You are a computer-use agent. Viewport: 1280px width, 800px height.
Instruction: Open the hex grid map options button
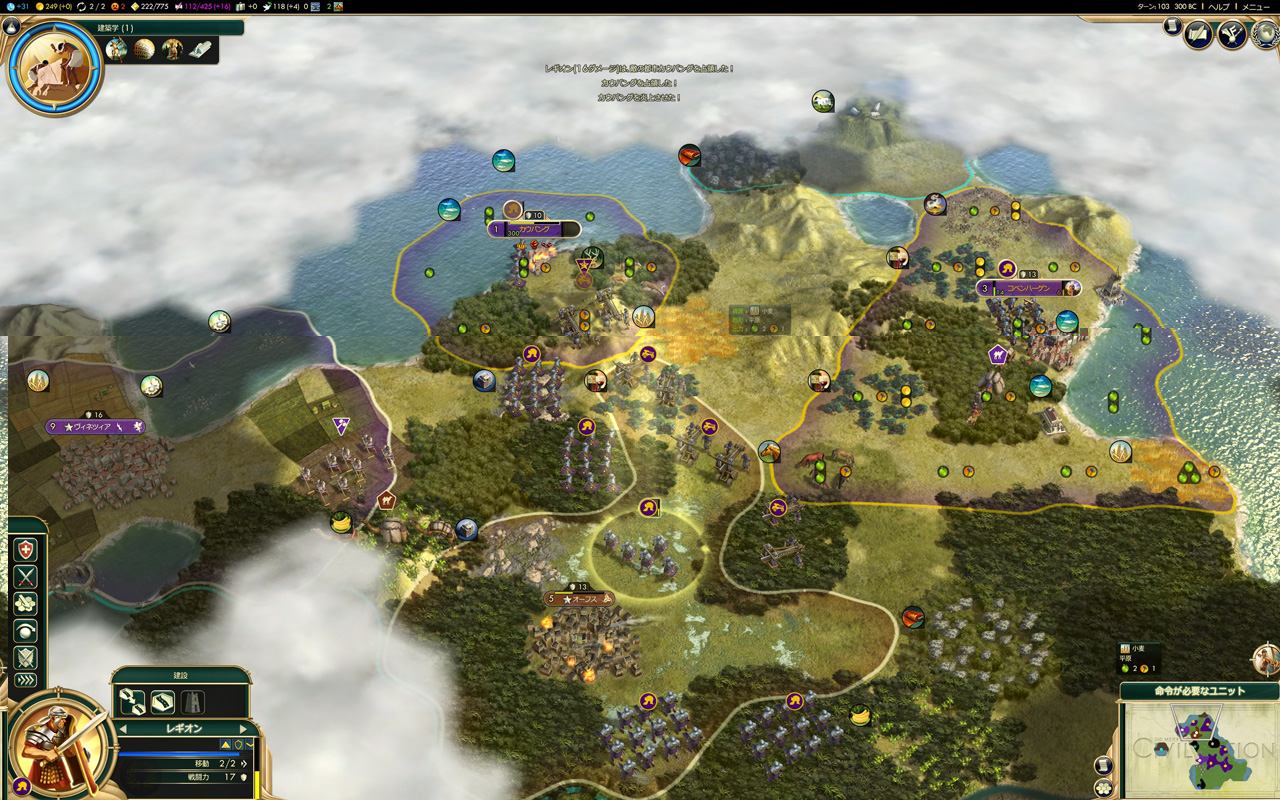point(1103,788)
